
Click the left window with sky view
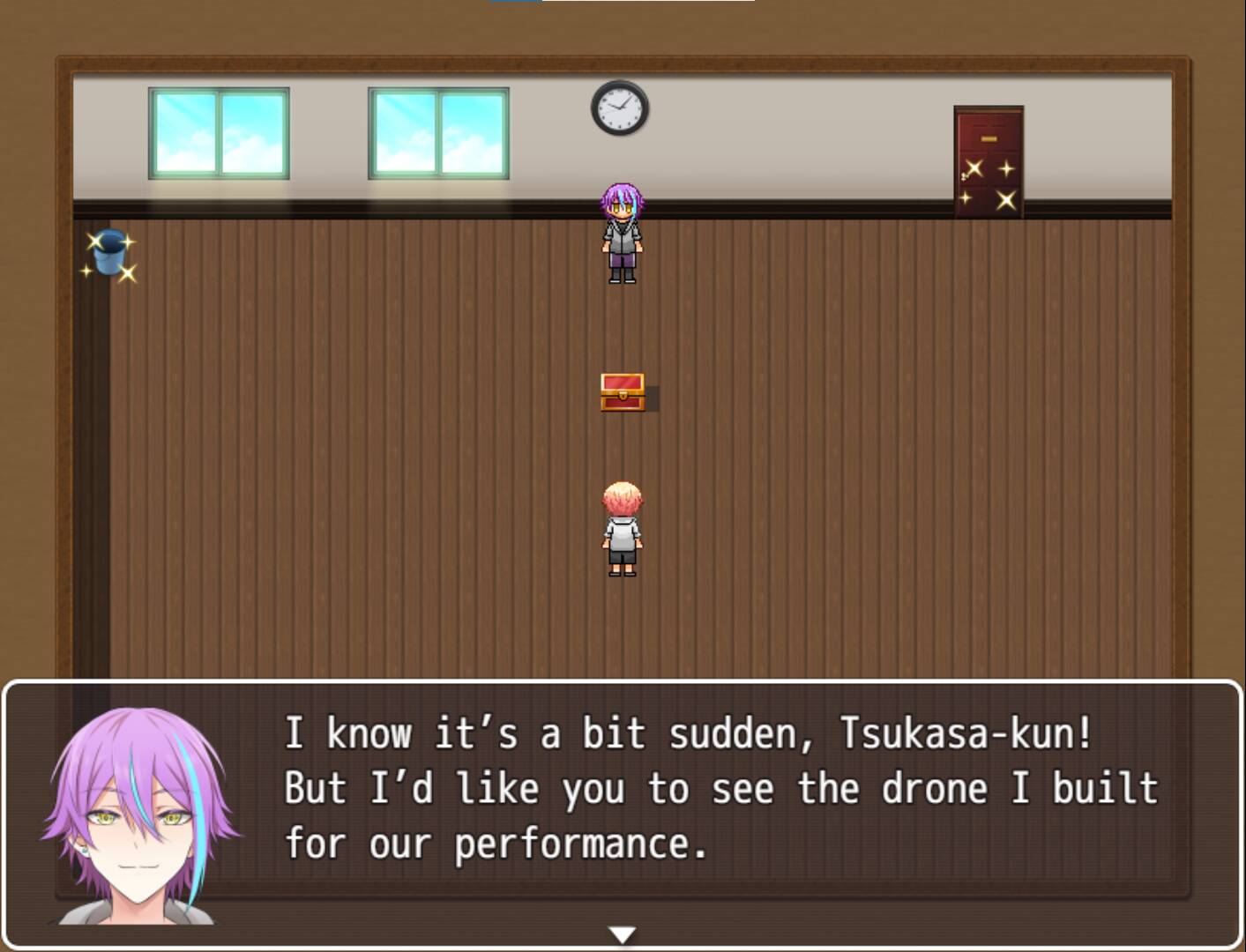tap(220, 132)
